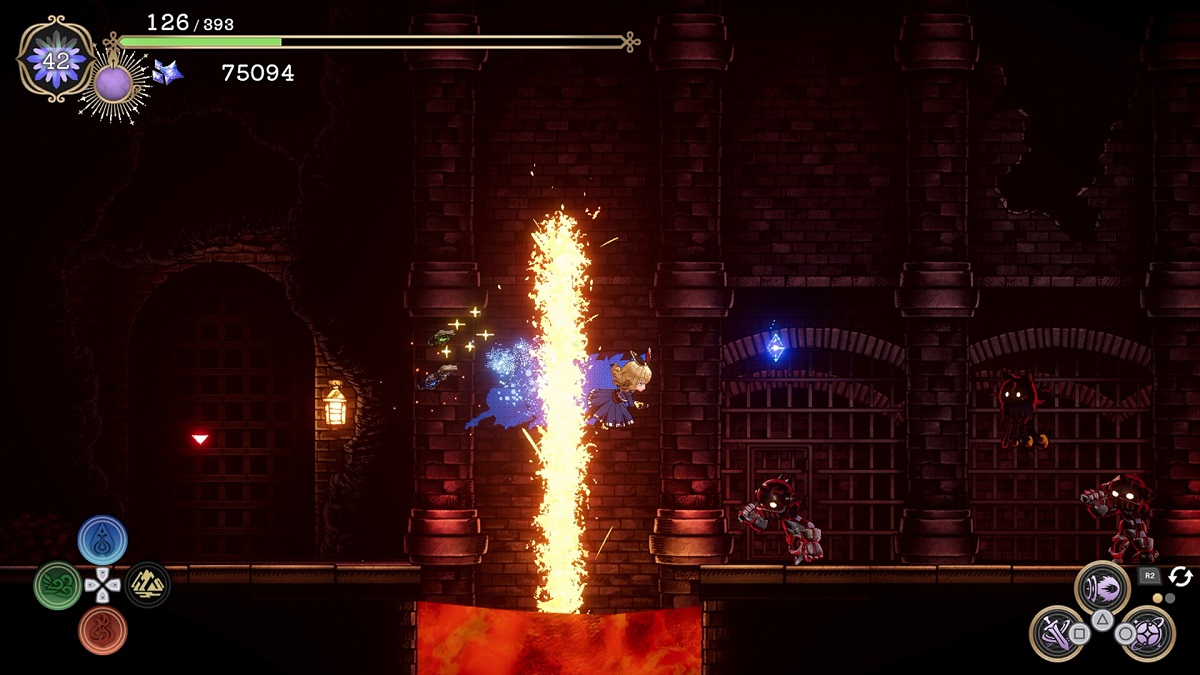The image size is (1200, 675).
Task: Click the blue star crystal currency icon
Action: pyautogui.click(x=167, y=72)
